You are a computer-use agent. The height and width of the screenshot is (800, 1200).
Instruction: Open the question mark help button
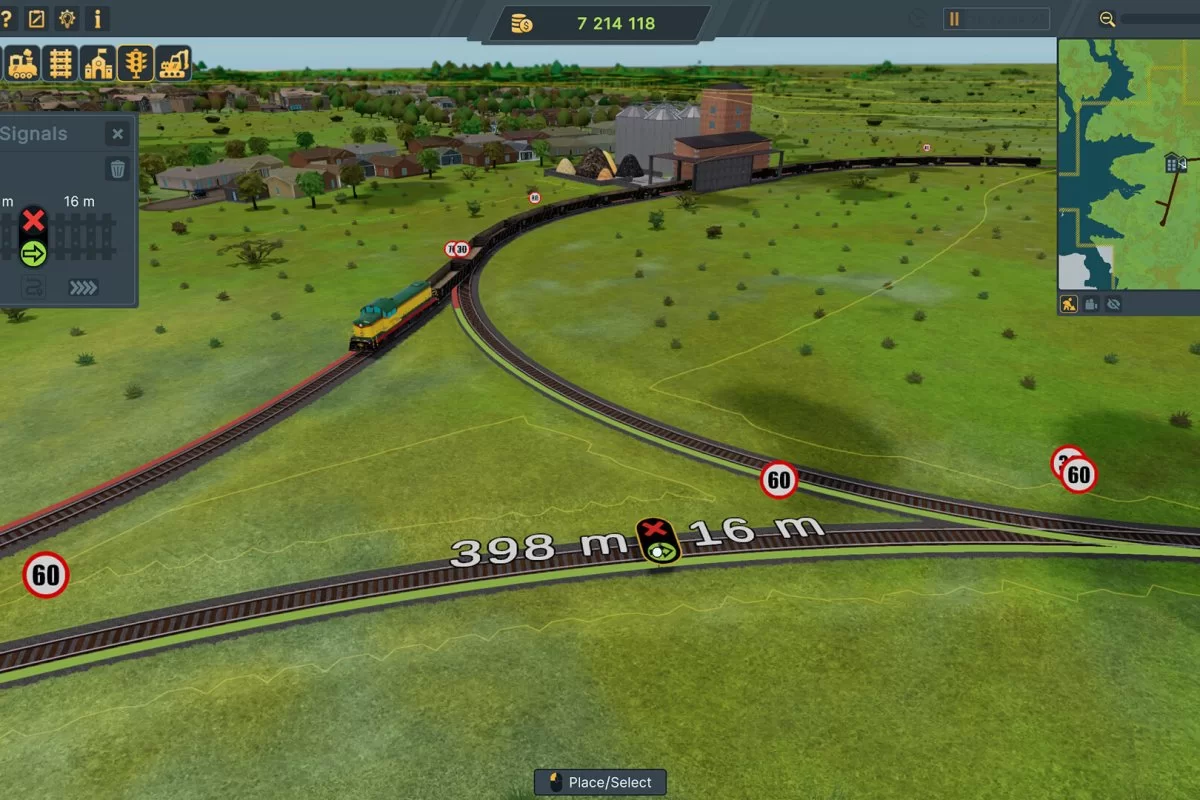(x=5, y=18)
